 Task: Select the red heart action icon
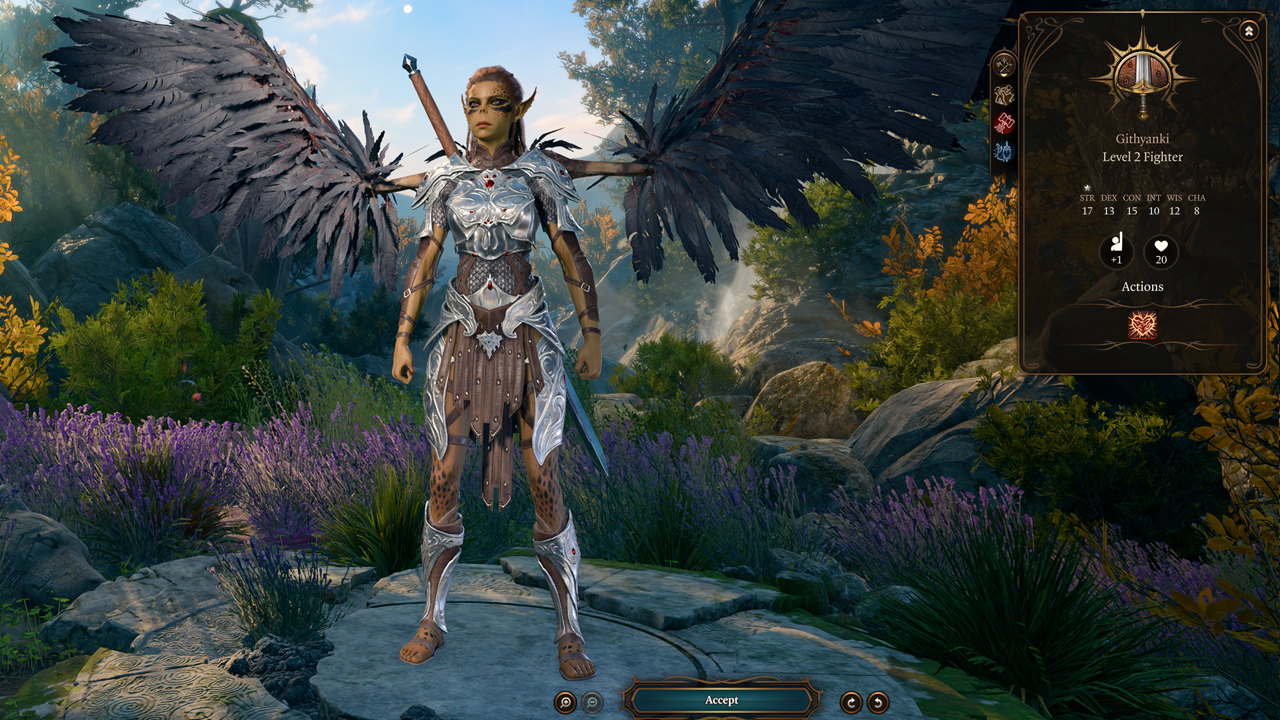[1142, 326]
